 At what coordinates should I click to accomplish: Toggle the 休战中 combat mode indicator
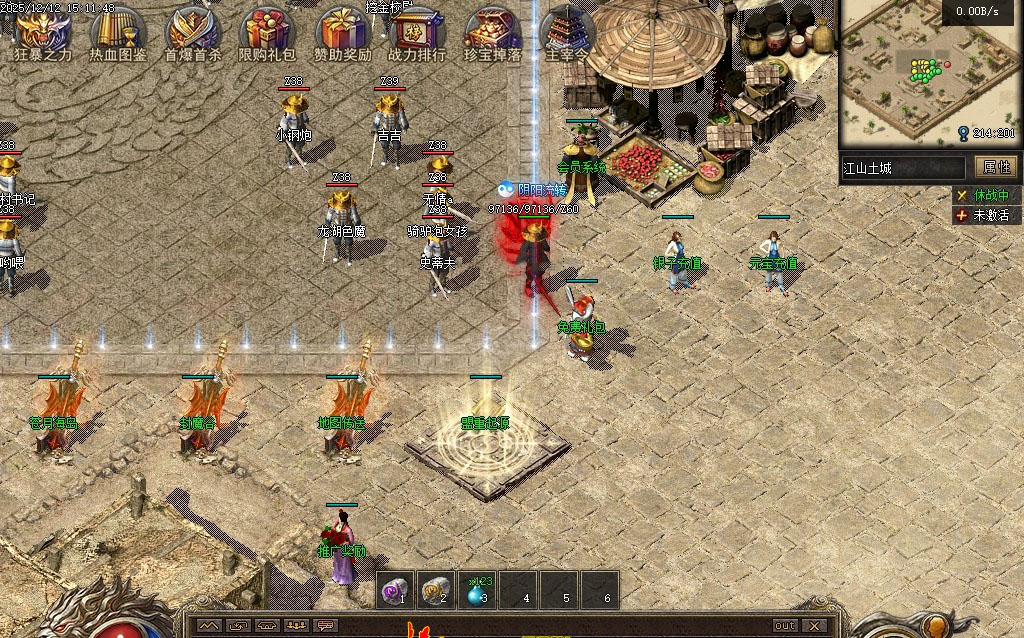(982, 195)
